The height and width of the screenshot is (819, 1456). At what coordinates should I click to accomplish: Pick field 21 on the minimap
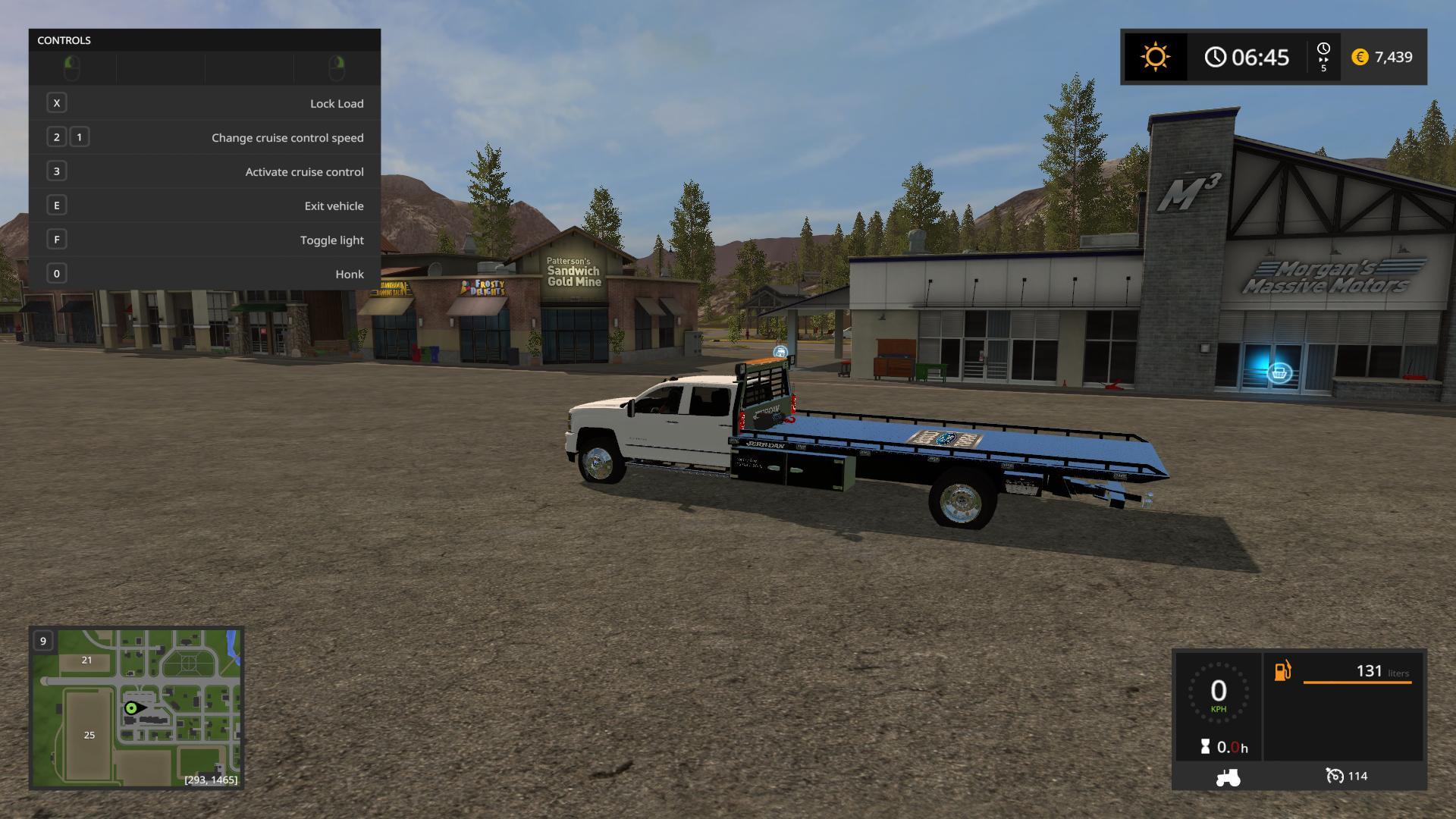(x=86, y=661)
